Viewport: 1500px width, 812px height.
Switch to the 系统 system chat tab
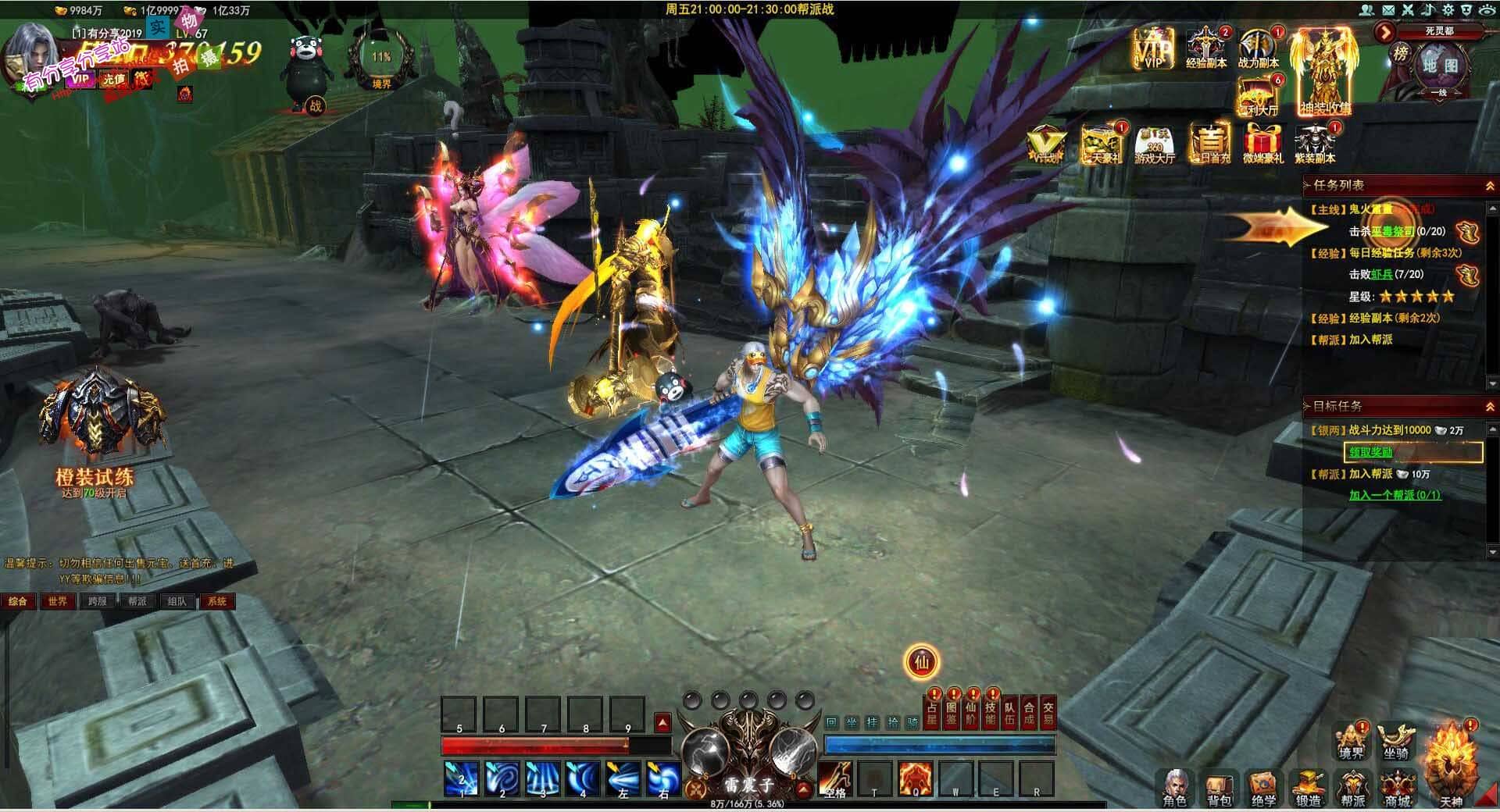click(x=216, y=601)
